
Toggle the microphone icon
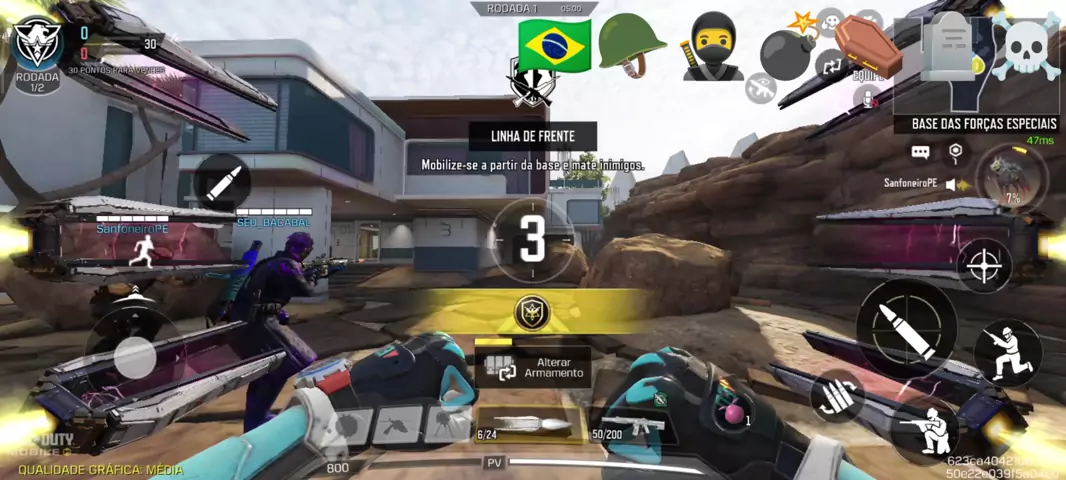point(867,97)
